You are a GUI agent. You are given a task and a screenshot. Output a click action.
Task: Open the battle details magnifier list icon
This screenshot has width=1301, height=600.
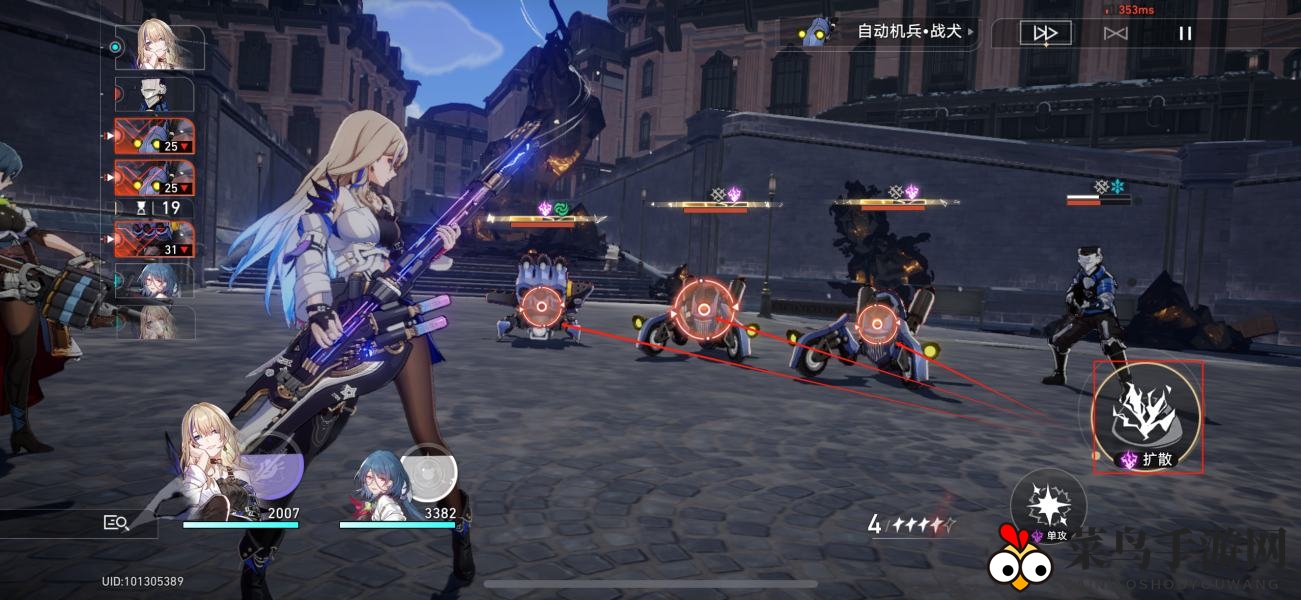[116, 522]
